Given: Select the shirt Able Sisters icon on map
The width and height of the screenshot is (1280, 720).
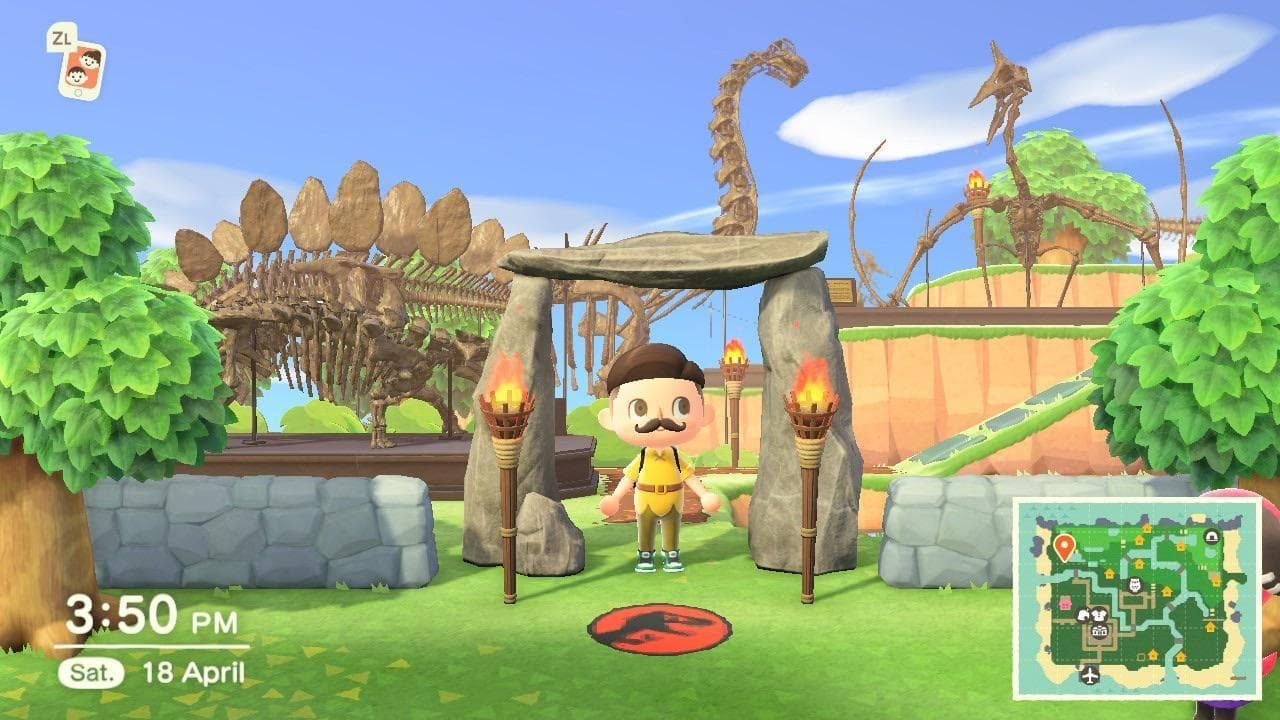Looking at the screenshot, I should click(x=1100, y=615).
